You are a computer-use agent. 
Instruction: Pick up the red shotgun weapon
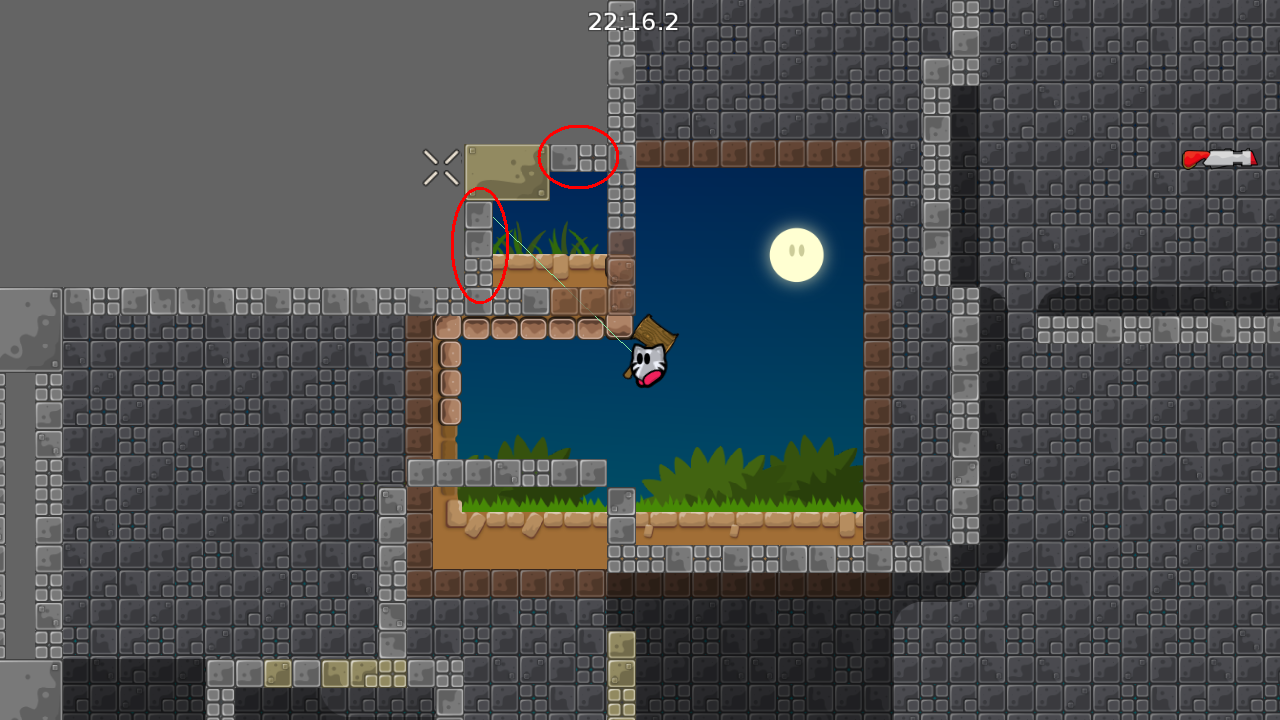(1220, 157)
